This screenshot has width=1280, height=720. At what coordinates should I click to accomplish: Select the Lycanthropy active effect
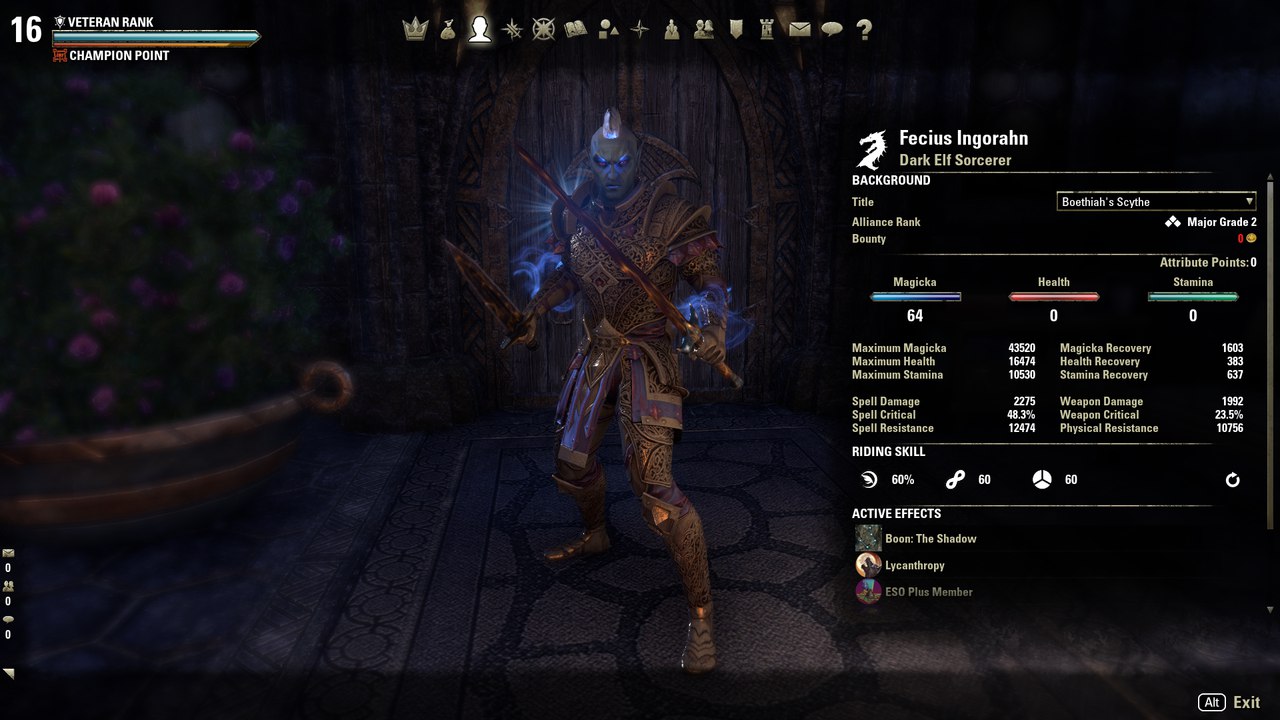914,566
